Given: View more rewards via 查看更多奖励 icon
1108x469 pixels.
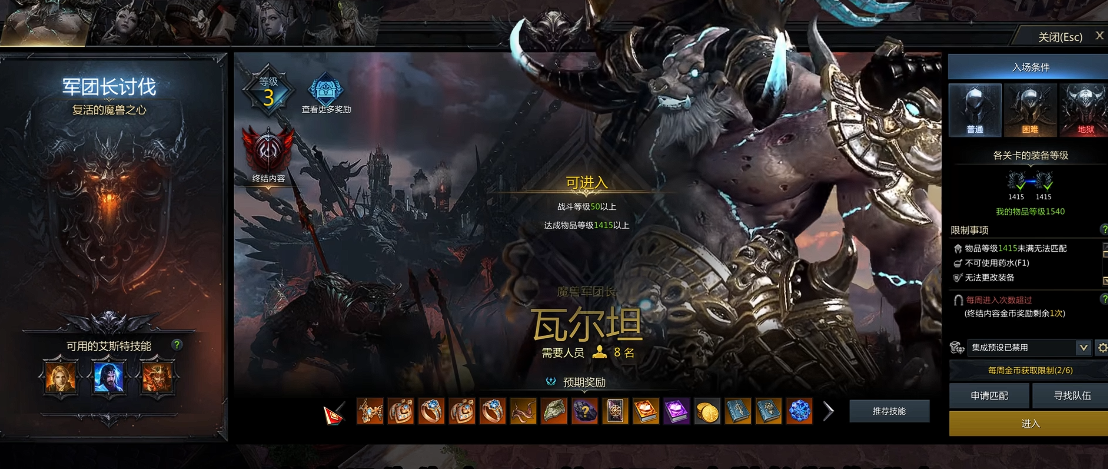Looking at the screenshot, I should point(324,93).
